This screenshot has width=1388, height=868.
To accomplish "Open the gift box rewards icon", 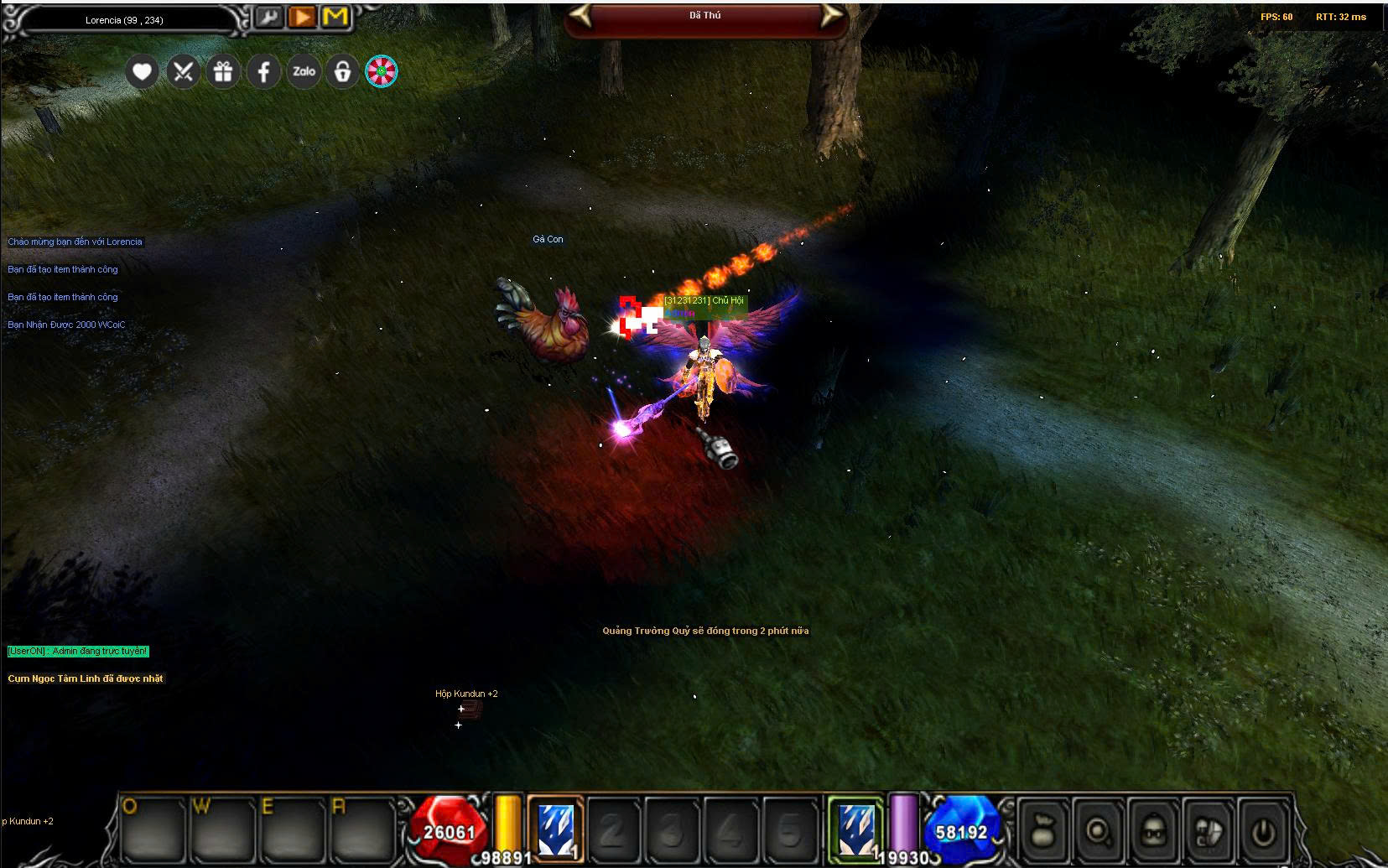I will [x=223, y=72].
